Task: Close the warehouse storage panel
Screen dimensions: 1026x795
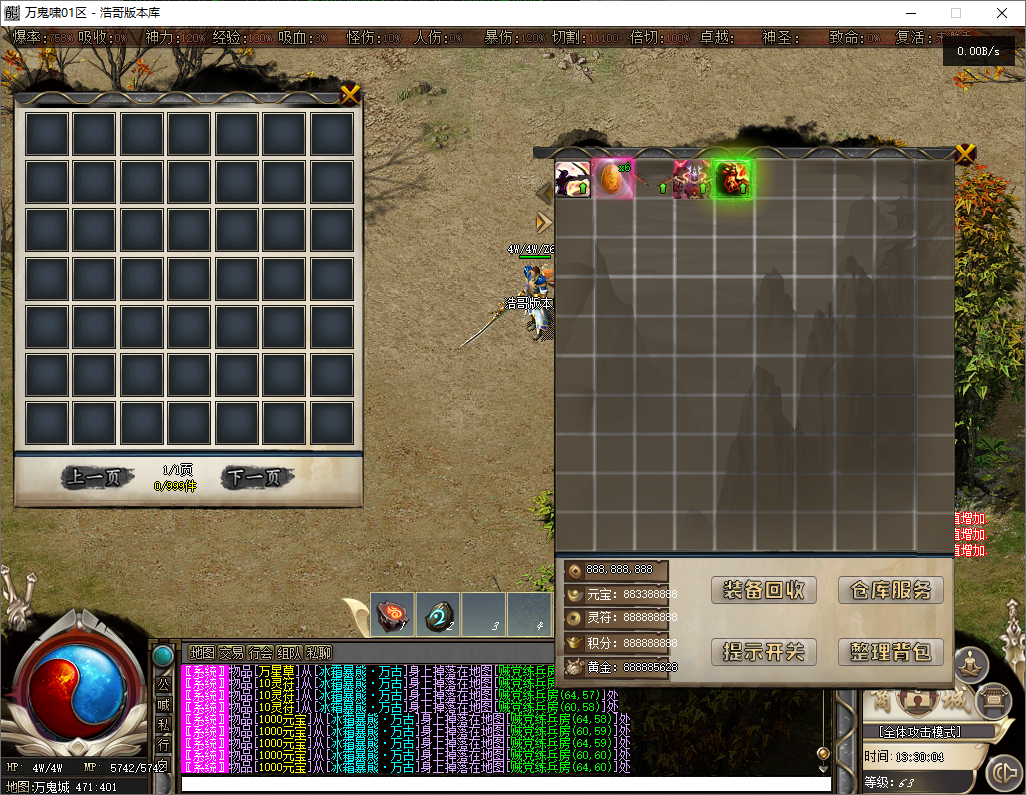Action: pos(350,95)
